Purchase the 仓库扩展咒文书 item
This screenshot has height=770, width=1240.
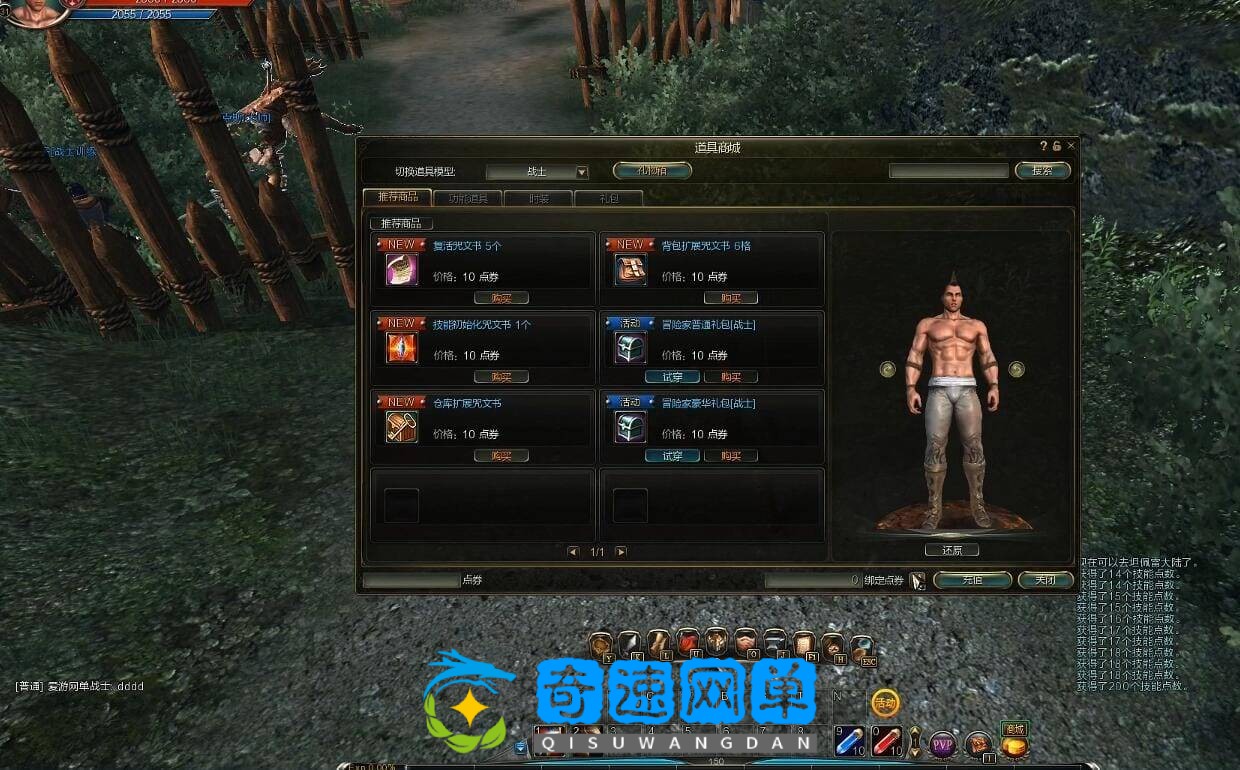(x=501, y=456)
